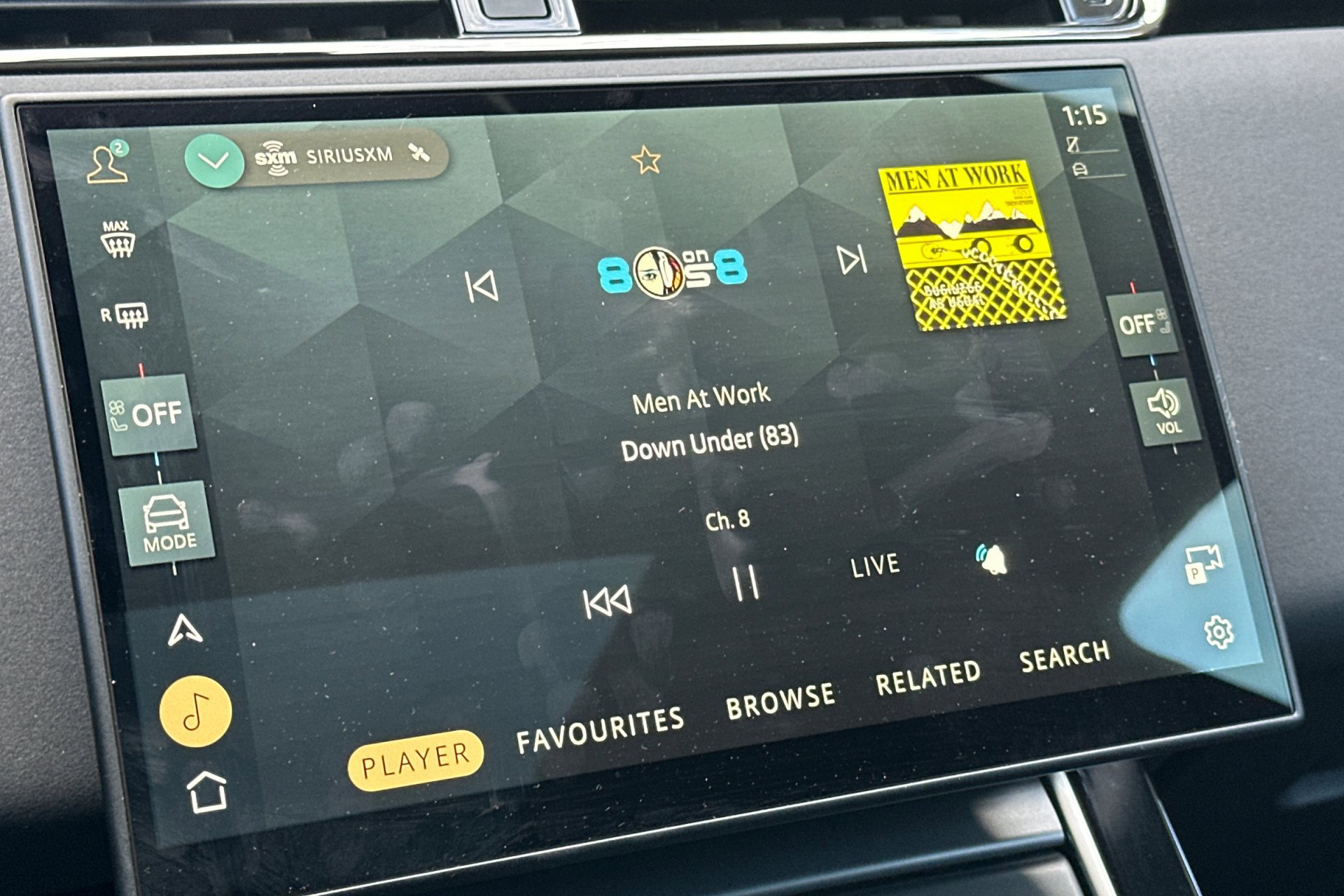Image resolution: width=1344 pixels, height=896 pixels.
Task: Pause the currently playing song
Action: (x=746, y=582)
